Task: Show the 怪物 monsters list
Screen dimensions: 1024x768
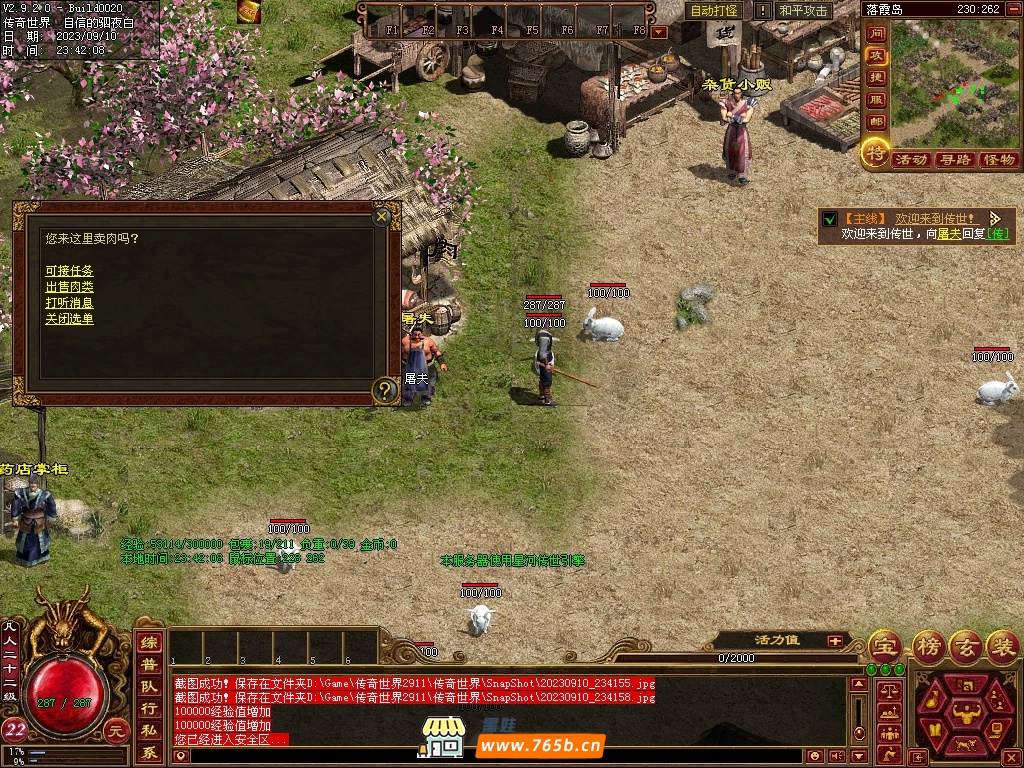Action: coord(998,160)
